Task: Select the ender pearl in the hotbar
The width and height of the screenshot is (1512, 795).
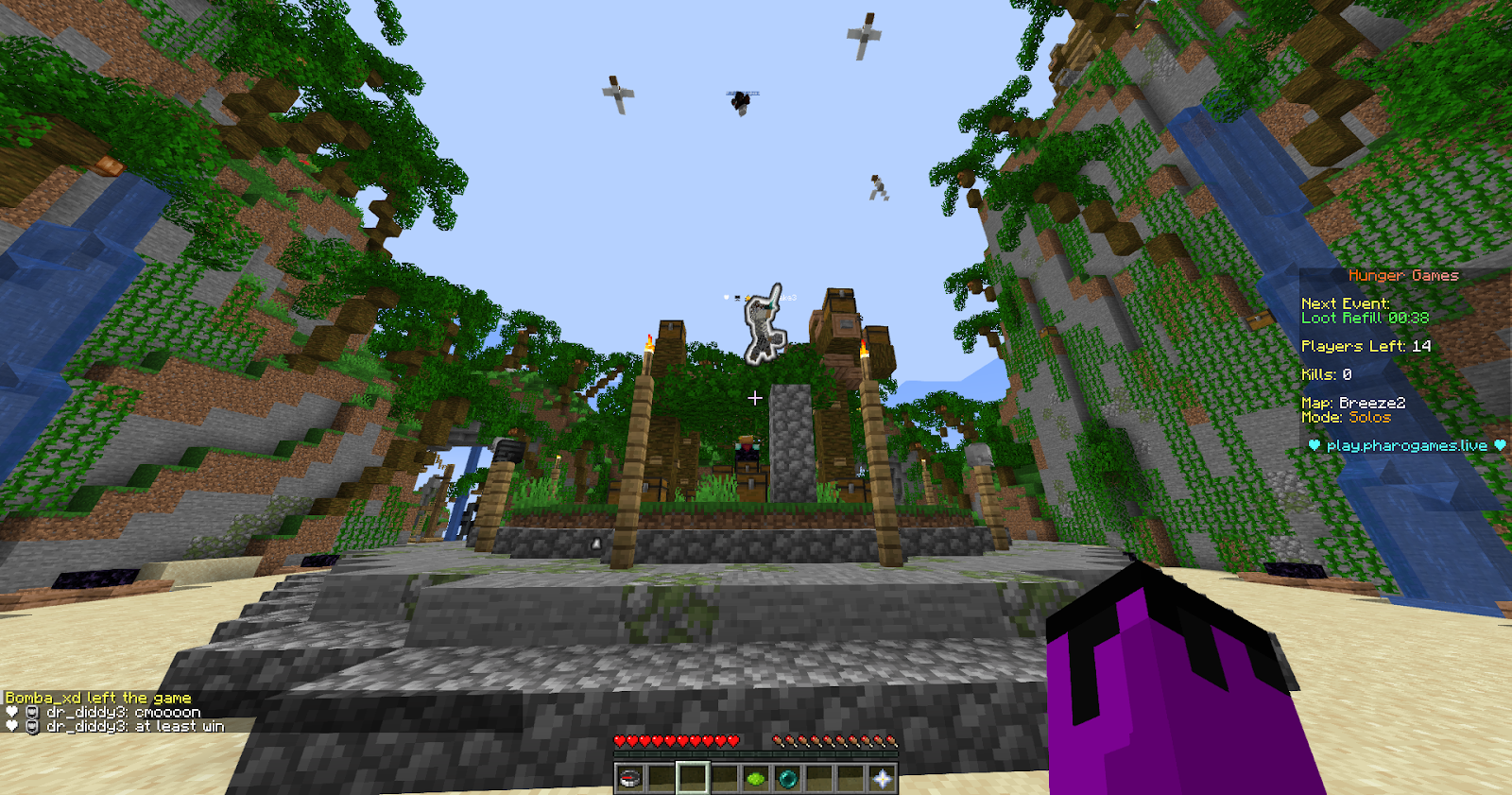Action: tap(788, 778)
